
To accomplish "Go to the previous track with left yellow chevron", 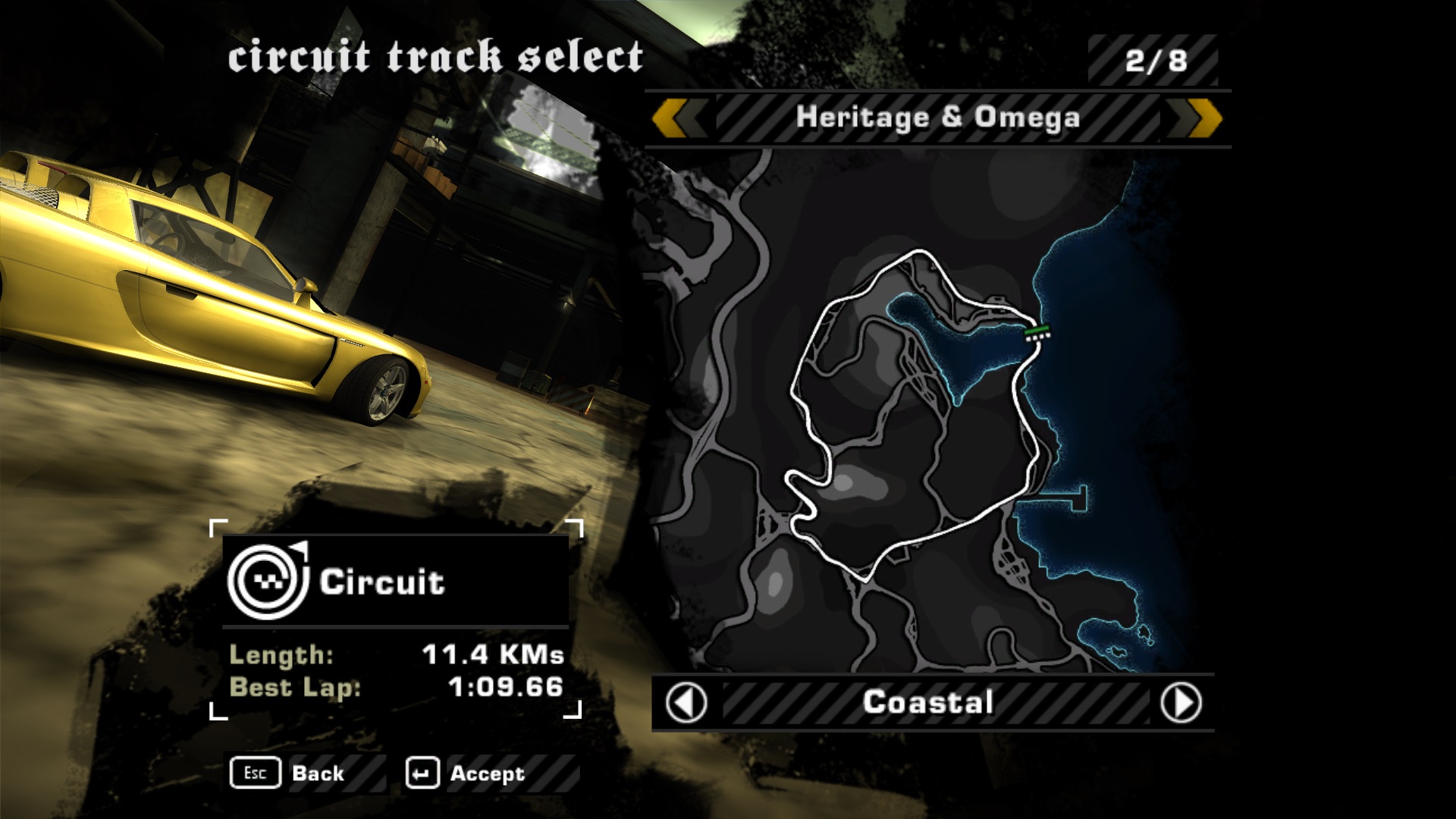I will 678,118.
